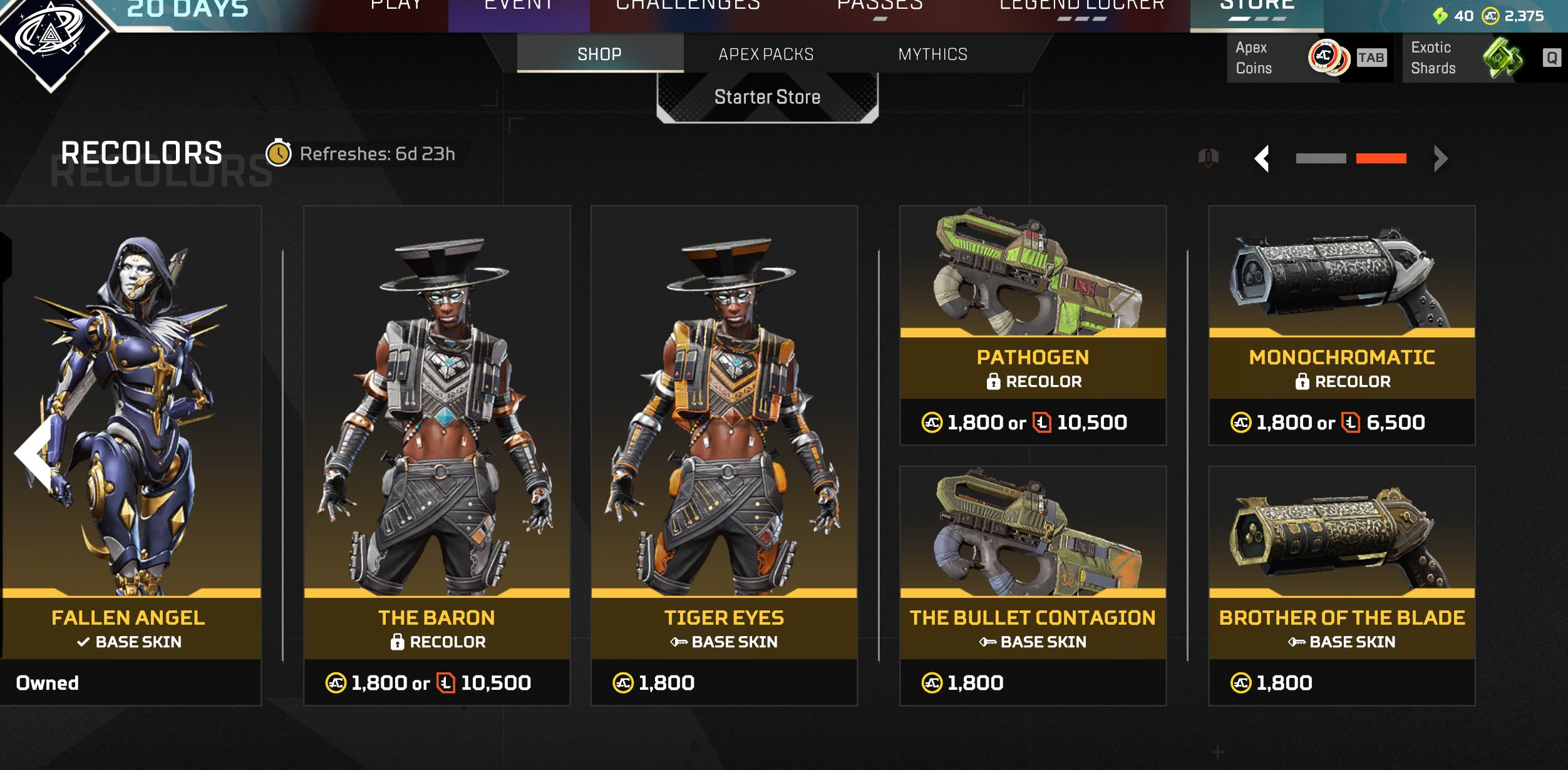The height and width of the screenshot is (770, 1568).
Task: Switch to the Apex Packs tab
Action: (765, 54)
